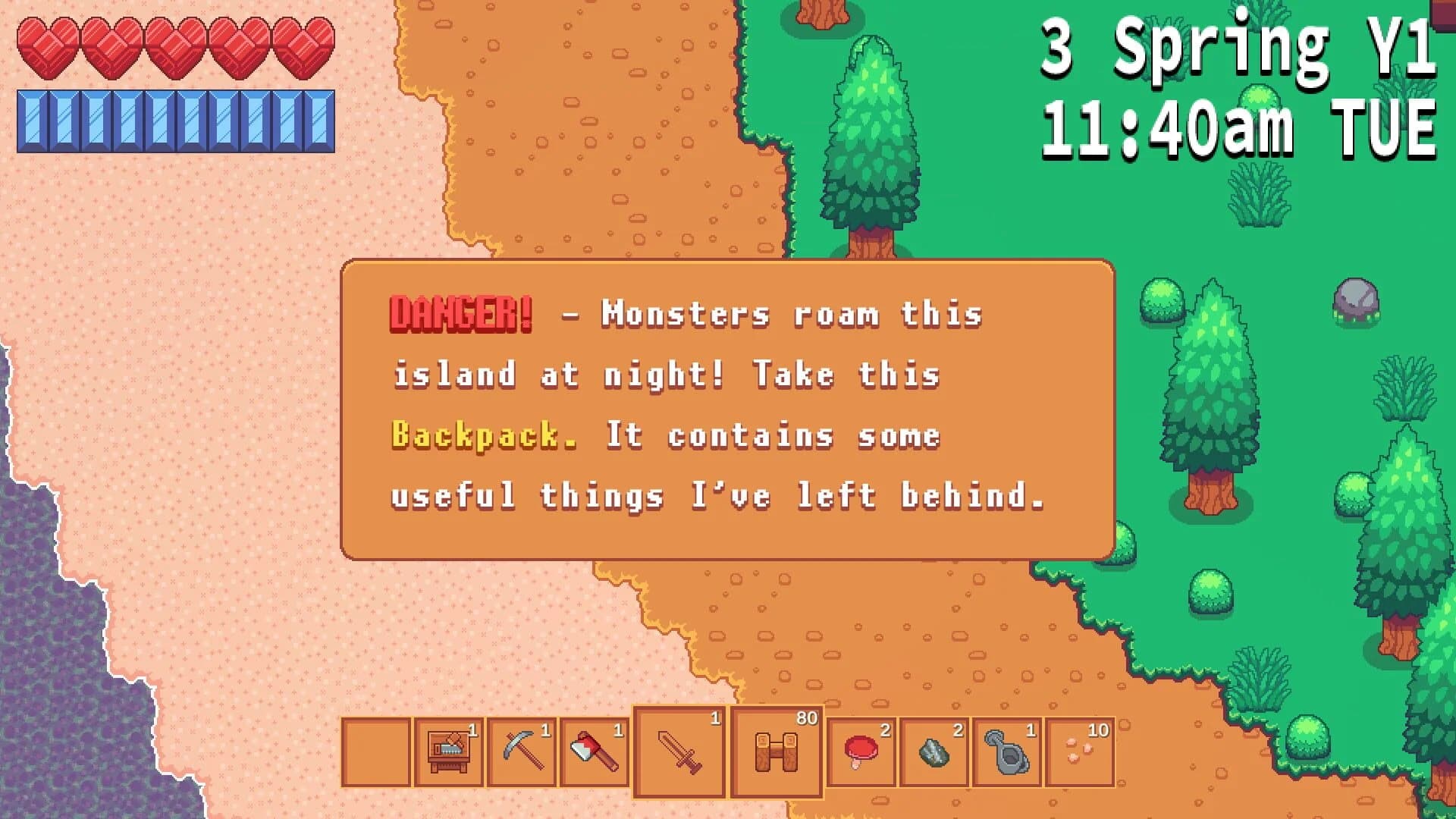Choose the stone ore slot
The image size is (1456, 819).
click(x=934, y=752)
